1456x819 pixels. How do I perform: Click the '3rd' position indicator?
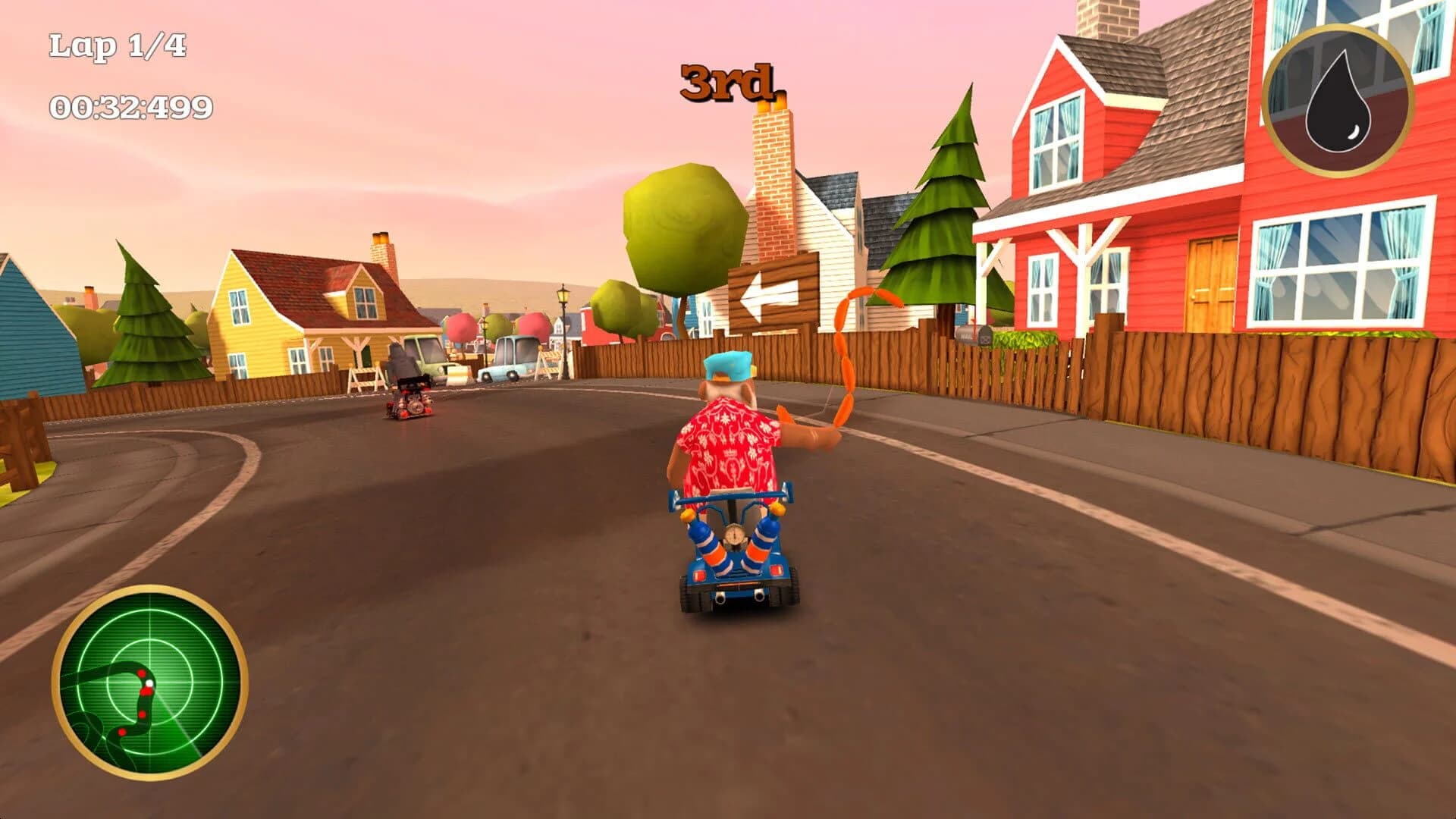[726, 83]
